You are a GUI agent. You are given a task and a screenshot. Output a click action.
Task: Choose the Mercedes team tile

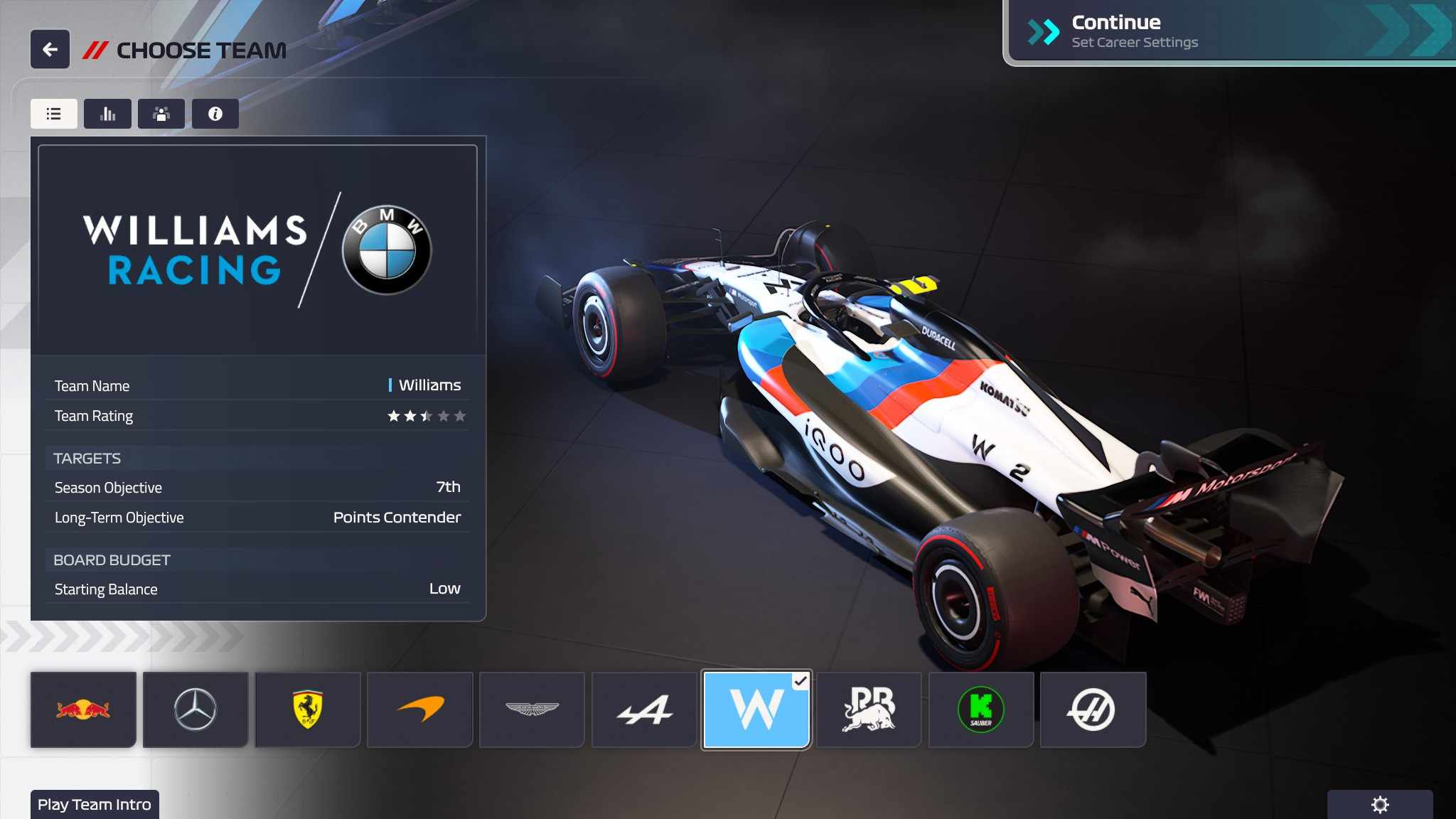pos(196,710)
